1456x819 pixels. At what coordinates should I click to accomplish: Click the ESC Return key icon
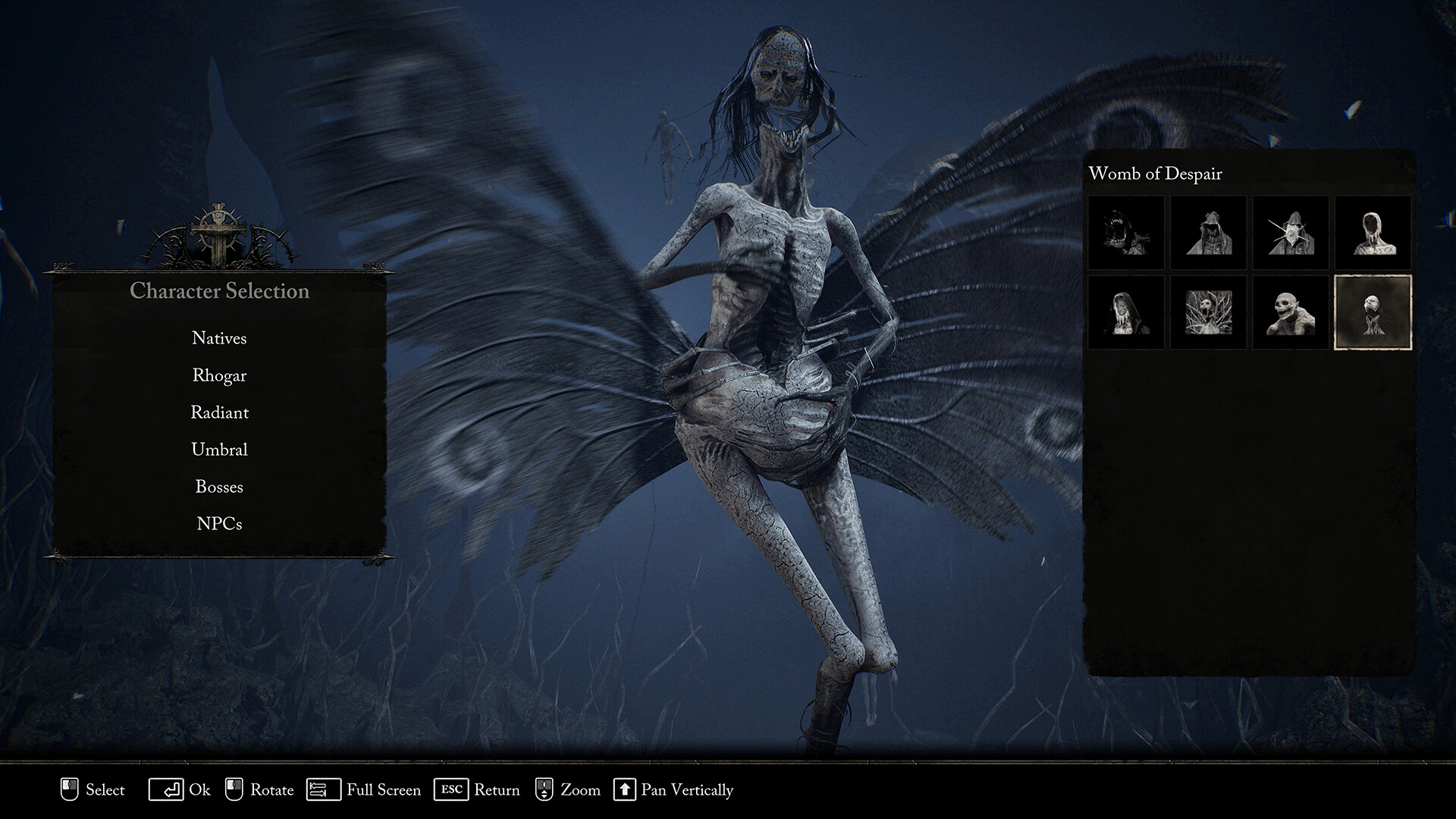click(x=453, y=789)
